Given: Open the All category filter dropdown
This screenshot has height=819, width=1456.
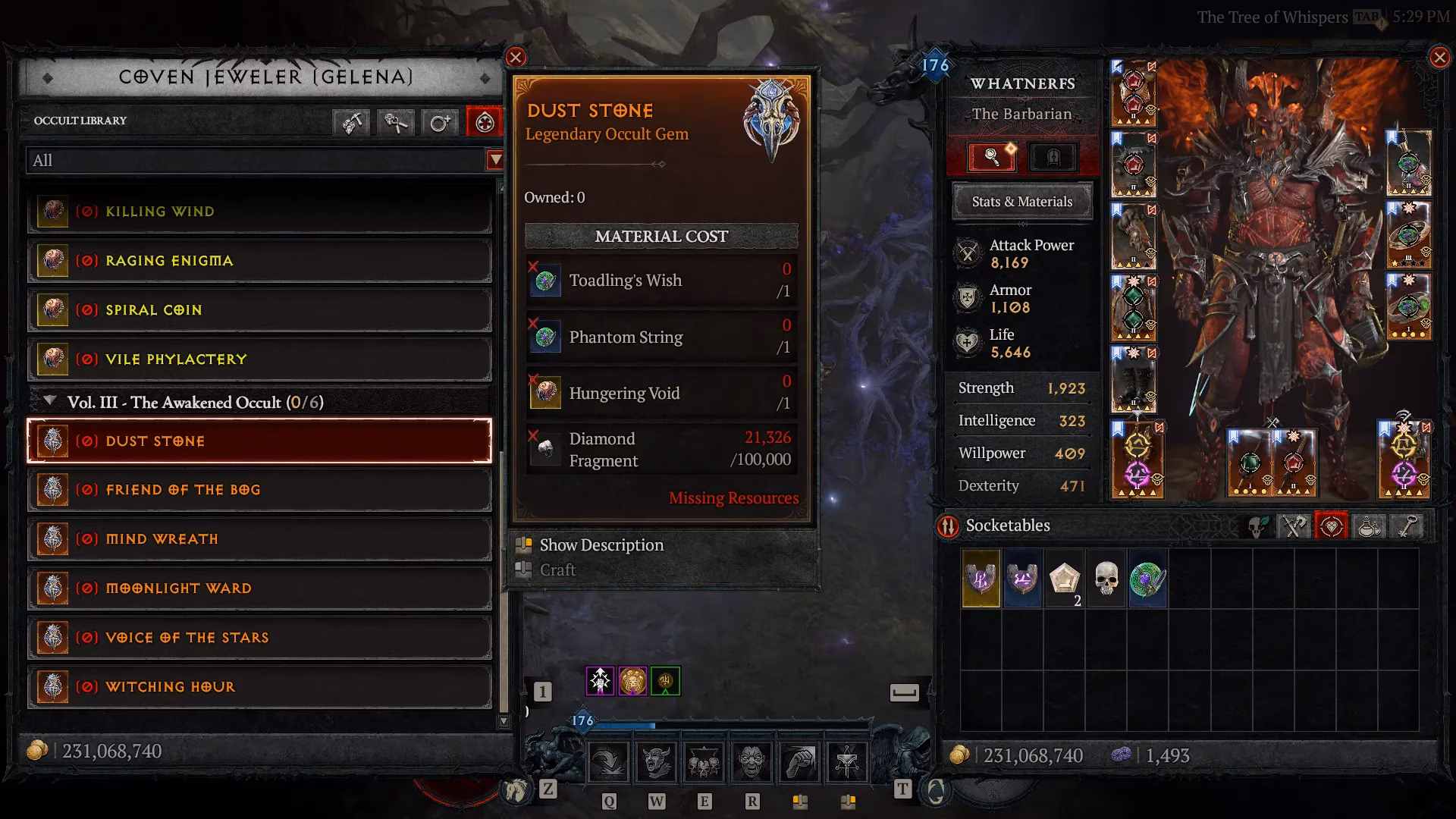Looking at the screenshot, I should coord(258,161).
